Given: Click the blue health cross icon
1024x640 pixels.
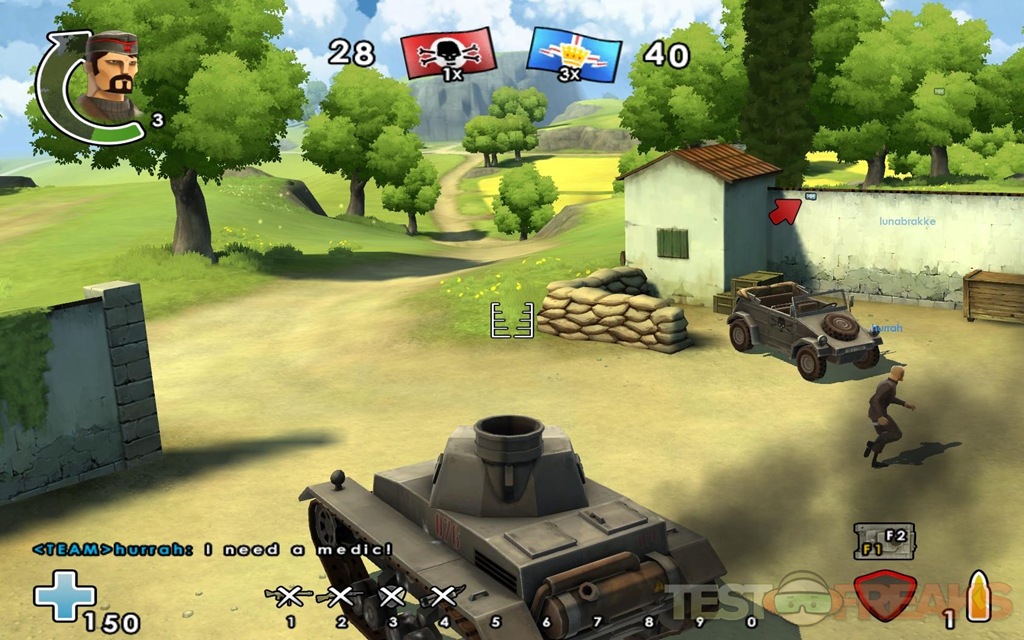Looking at the screenshot, I should tap(65, 595).
